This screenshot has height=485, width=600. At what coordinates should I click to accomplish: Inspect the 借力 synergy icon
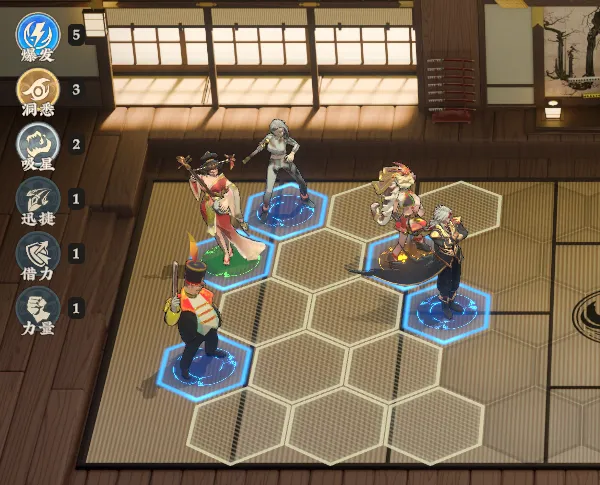(x=37, y=253)
